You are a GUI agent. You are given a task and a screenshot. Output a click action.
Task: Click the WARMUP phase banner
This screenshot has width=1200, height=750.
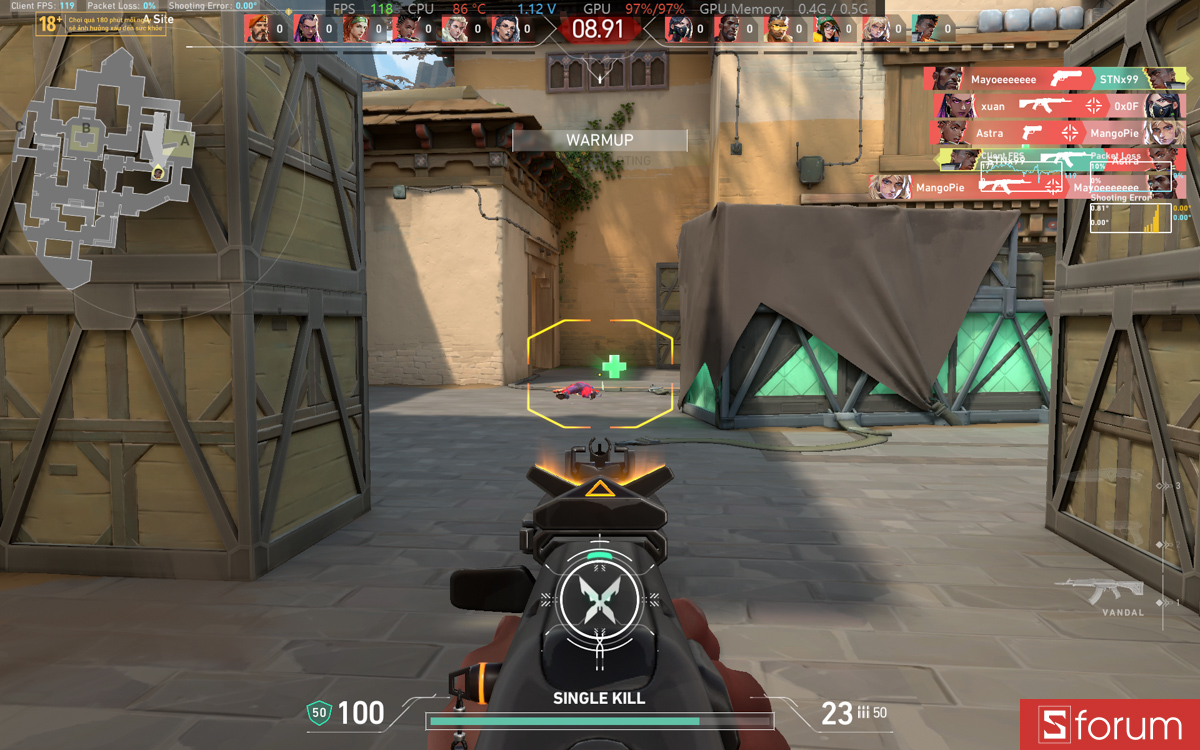[599, 140]
